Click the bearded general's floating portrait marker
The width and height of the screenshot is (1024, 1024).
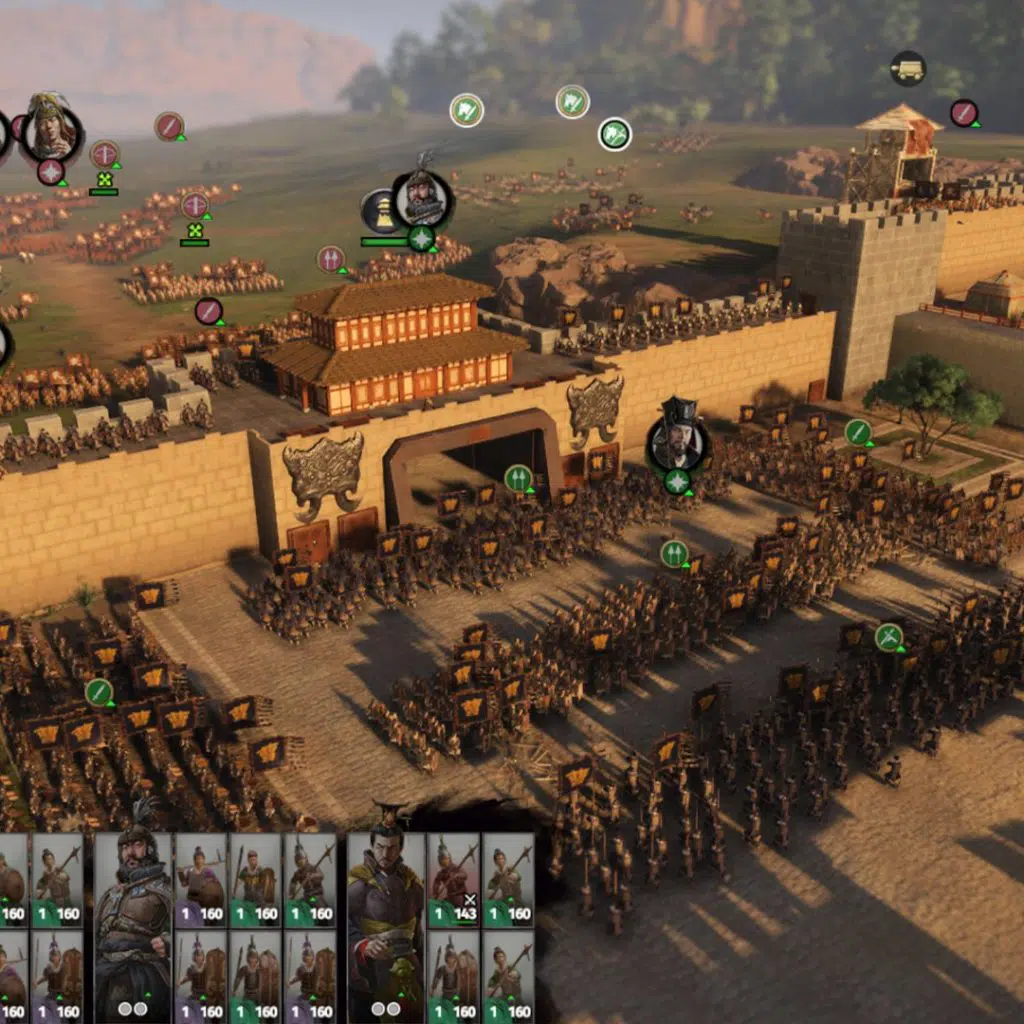(x=421, y=198)
